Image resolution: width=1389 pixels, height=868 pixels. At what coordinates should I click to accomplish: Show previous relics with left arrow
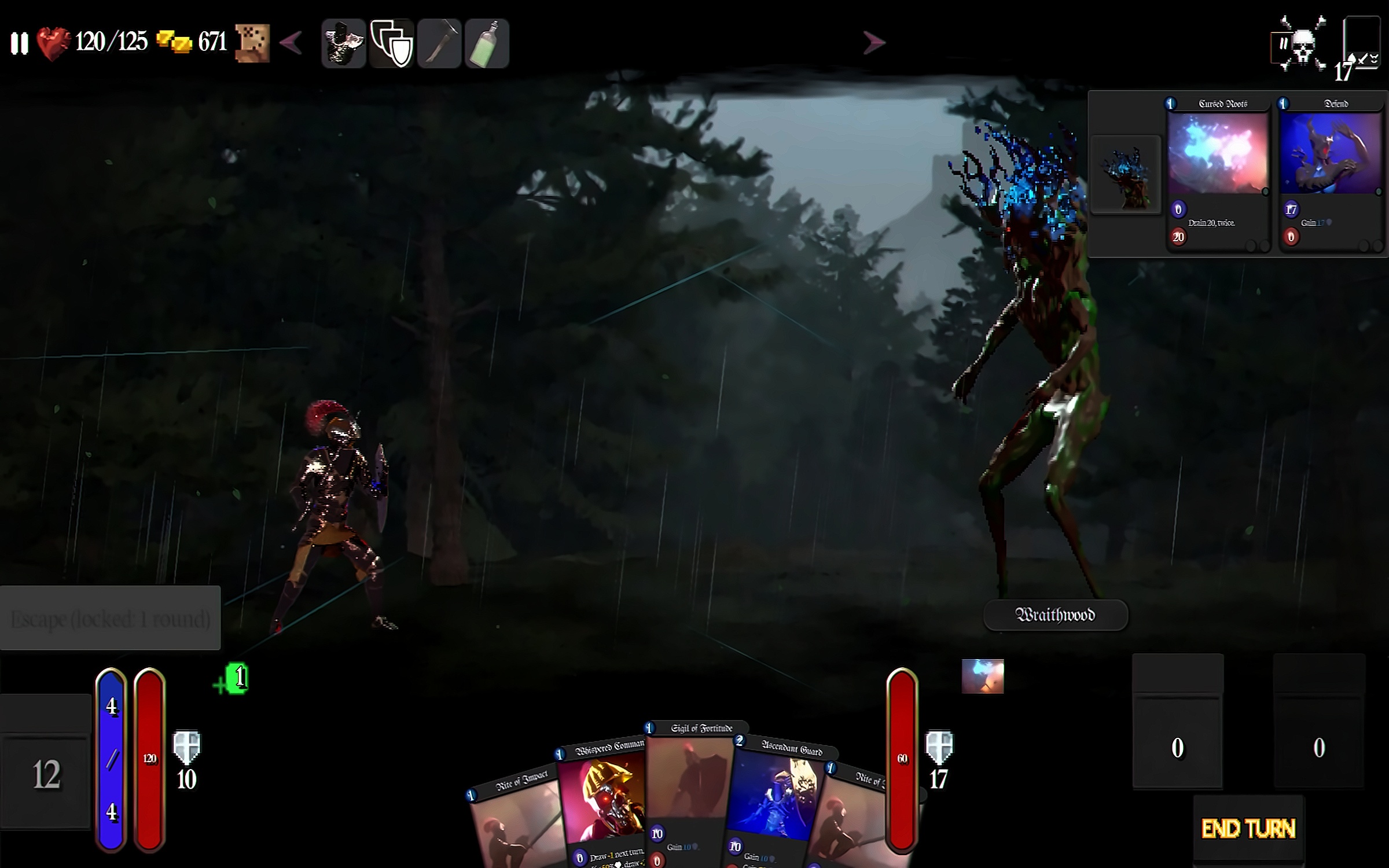291,43
